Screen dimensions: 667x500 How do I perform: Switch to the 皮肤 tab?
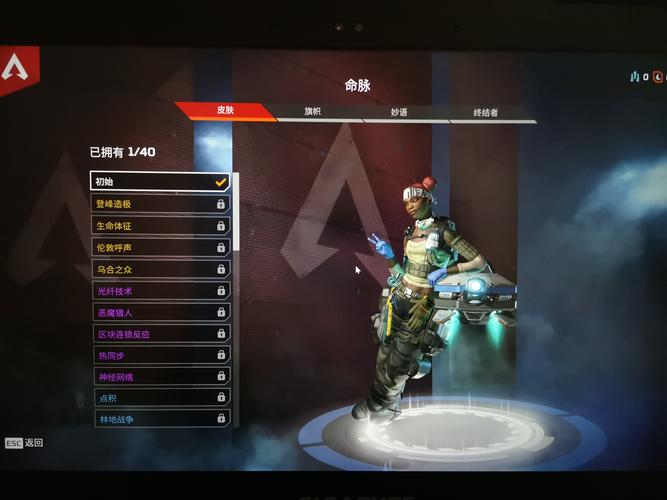(x=226, y=110)
